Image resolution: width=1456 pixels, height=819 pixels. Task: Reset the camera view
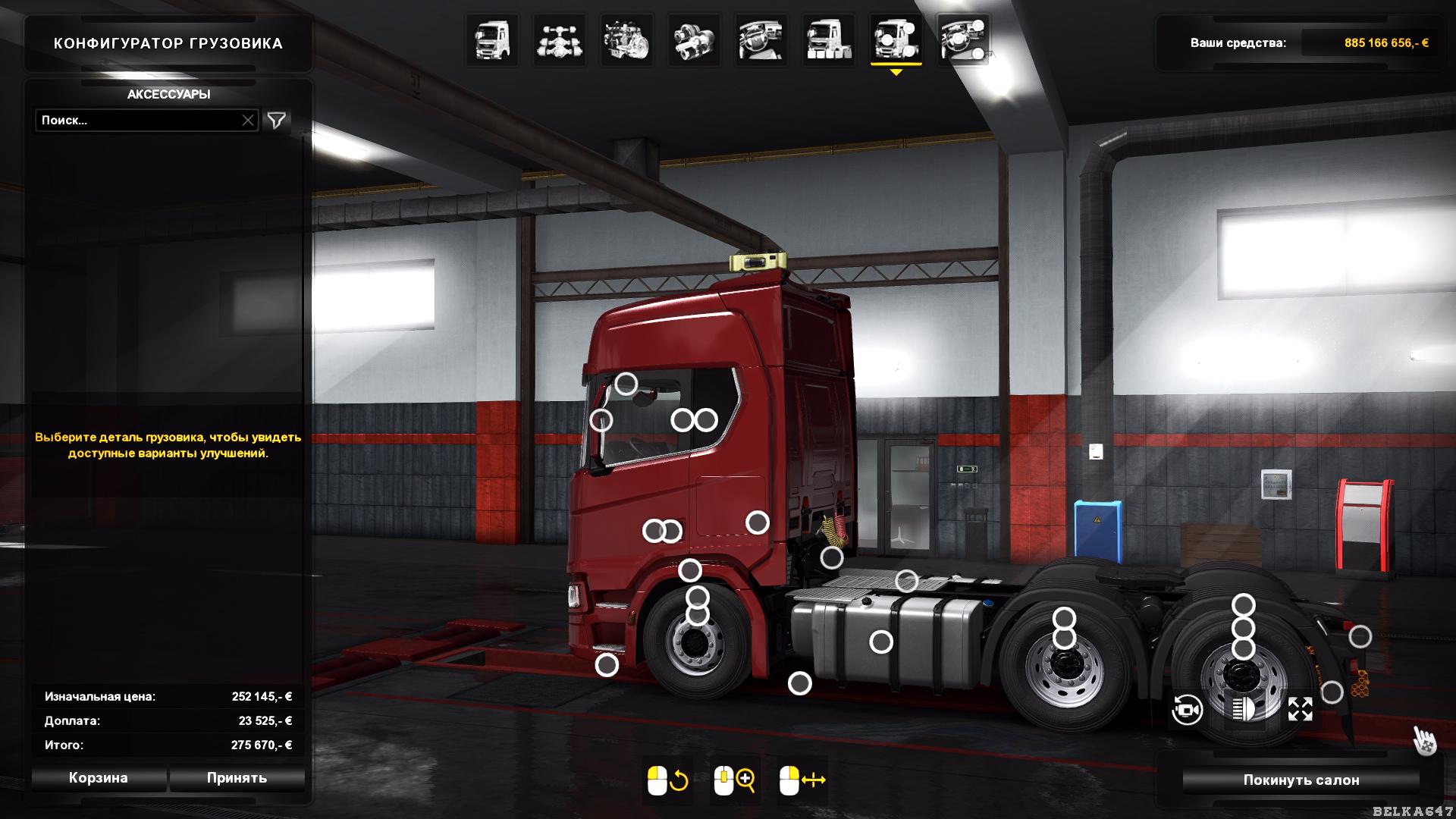pyautogui.click(x=1187, y=711)
